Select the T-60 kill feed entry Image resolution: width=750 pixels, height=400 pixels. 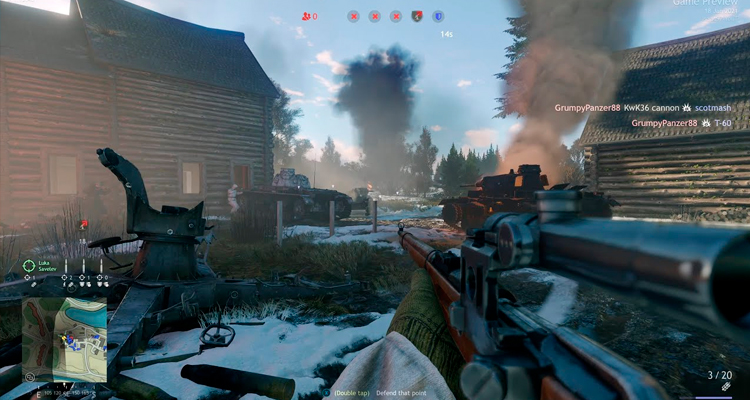pos(724,123)
